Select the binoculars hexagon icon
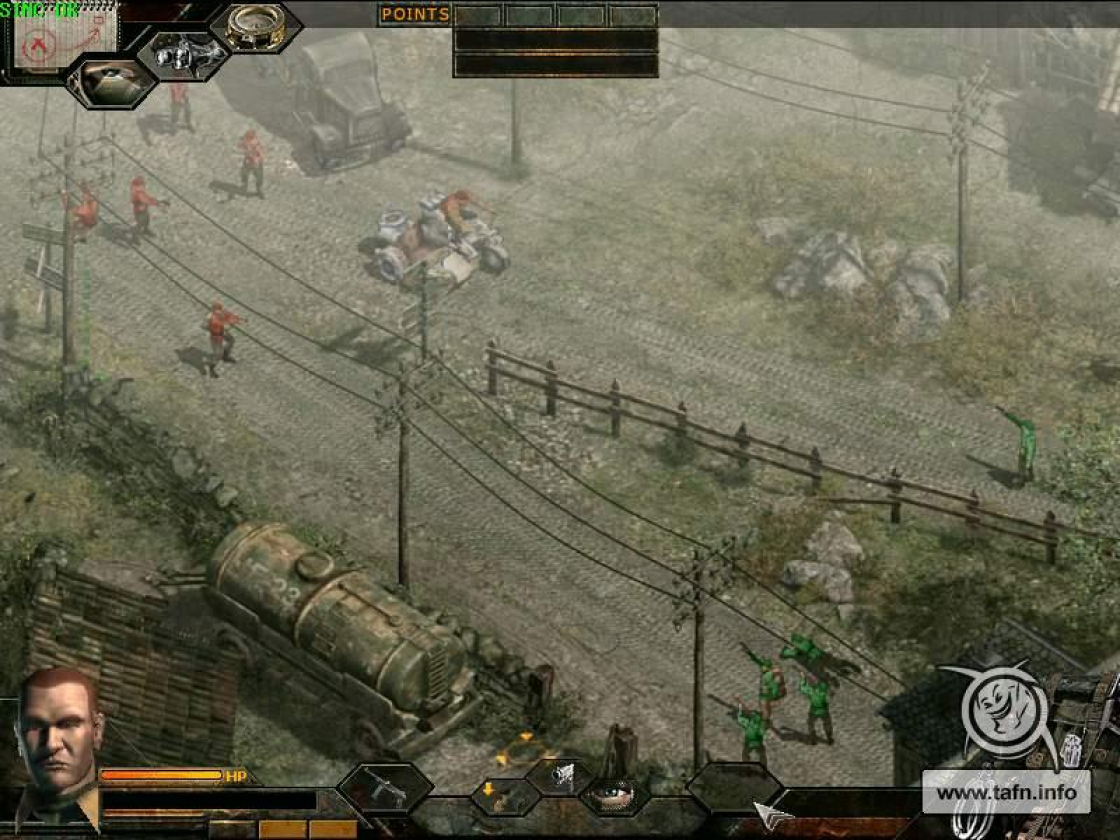This screenshot has width=1120, height=840. (183, 53)
